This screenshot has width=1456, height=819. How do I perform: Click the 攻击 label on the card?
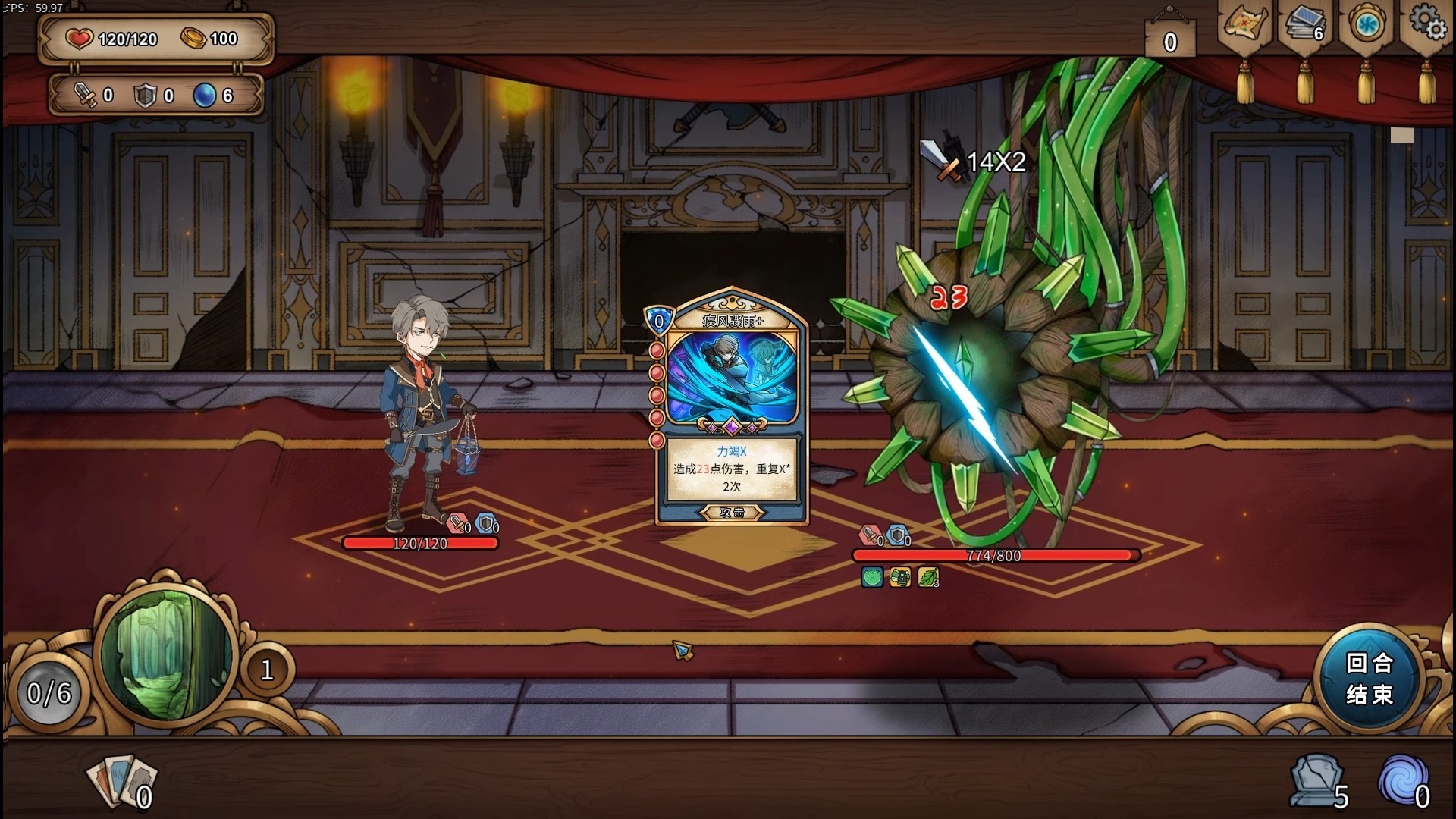click(730, 513)
